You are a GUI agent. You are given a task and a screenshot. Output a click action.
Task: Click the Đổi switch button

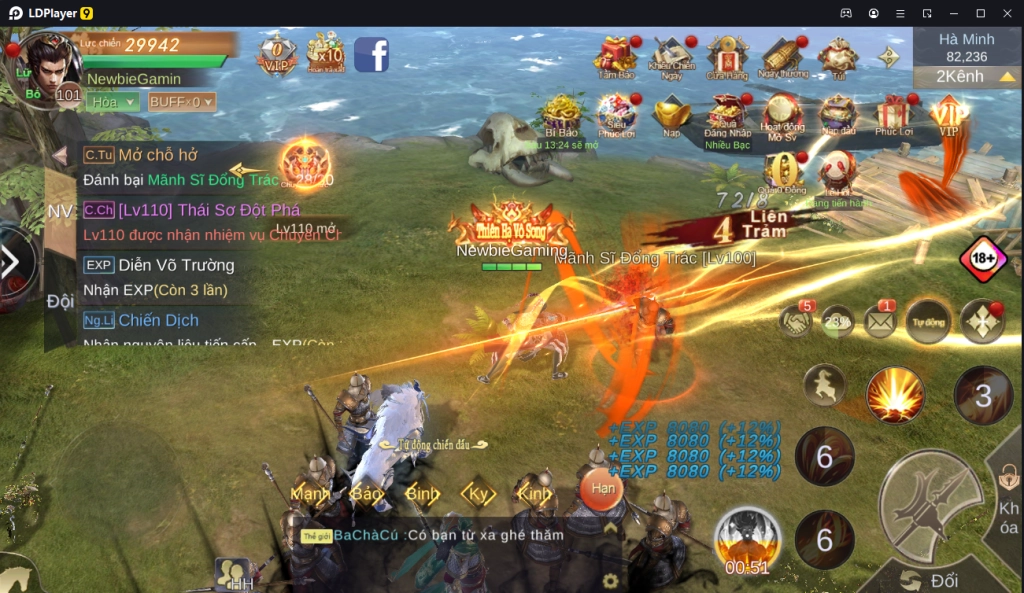click(930, 580)
